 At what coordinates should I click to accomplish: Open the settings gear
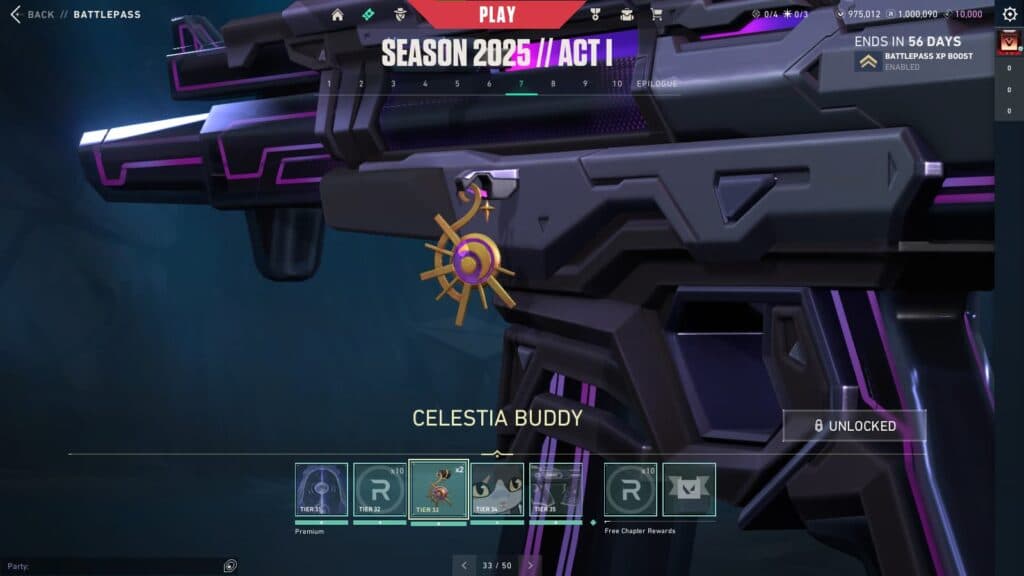click(1009, 15)
